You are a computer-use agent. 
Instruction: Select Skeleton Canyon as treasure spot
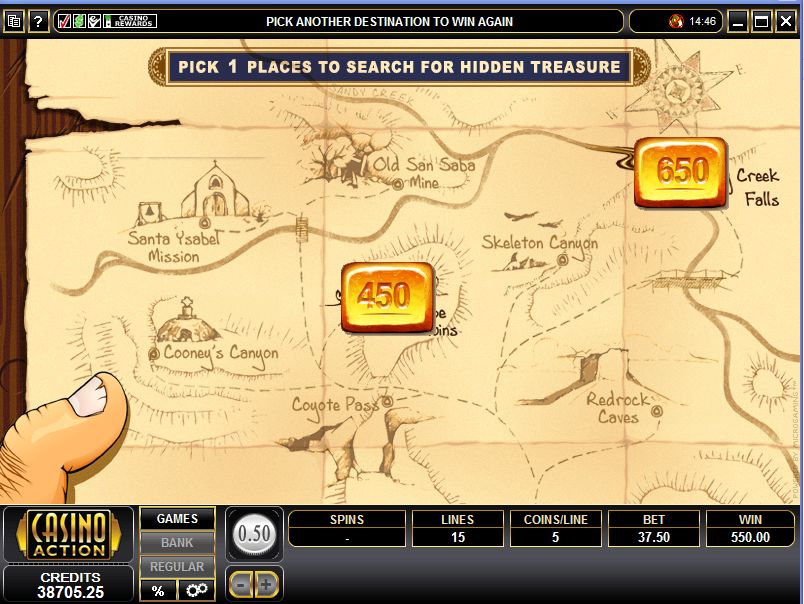tap(562, 259)
